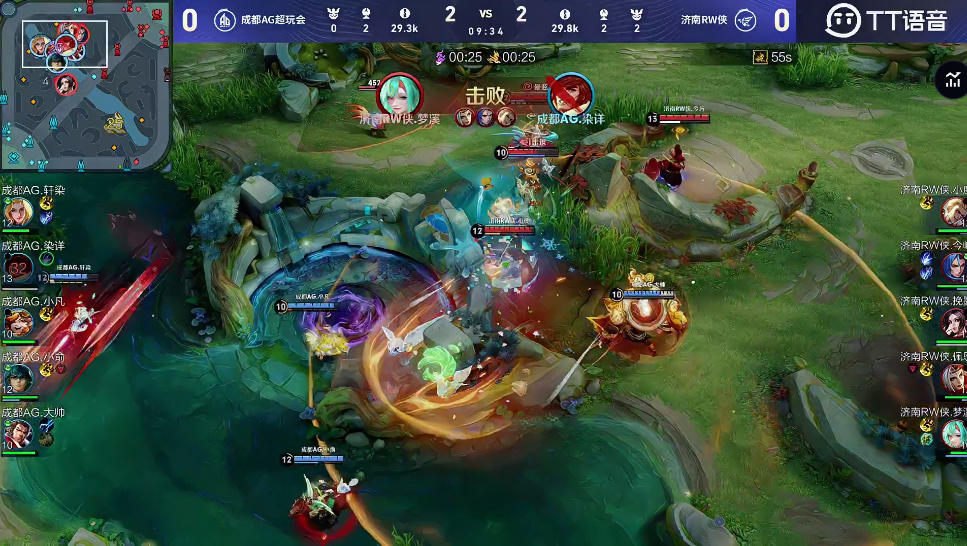Screen dimensions: 967x546
Task: Click the minimap in the corner
Action: 84,85
